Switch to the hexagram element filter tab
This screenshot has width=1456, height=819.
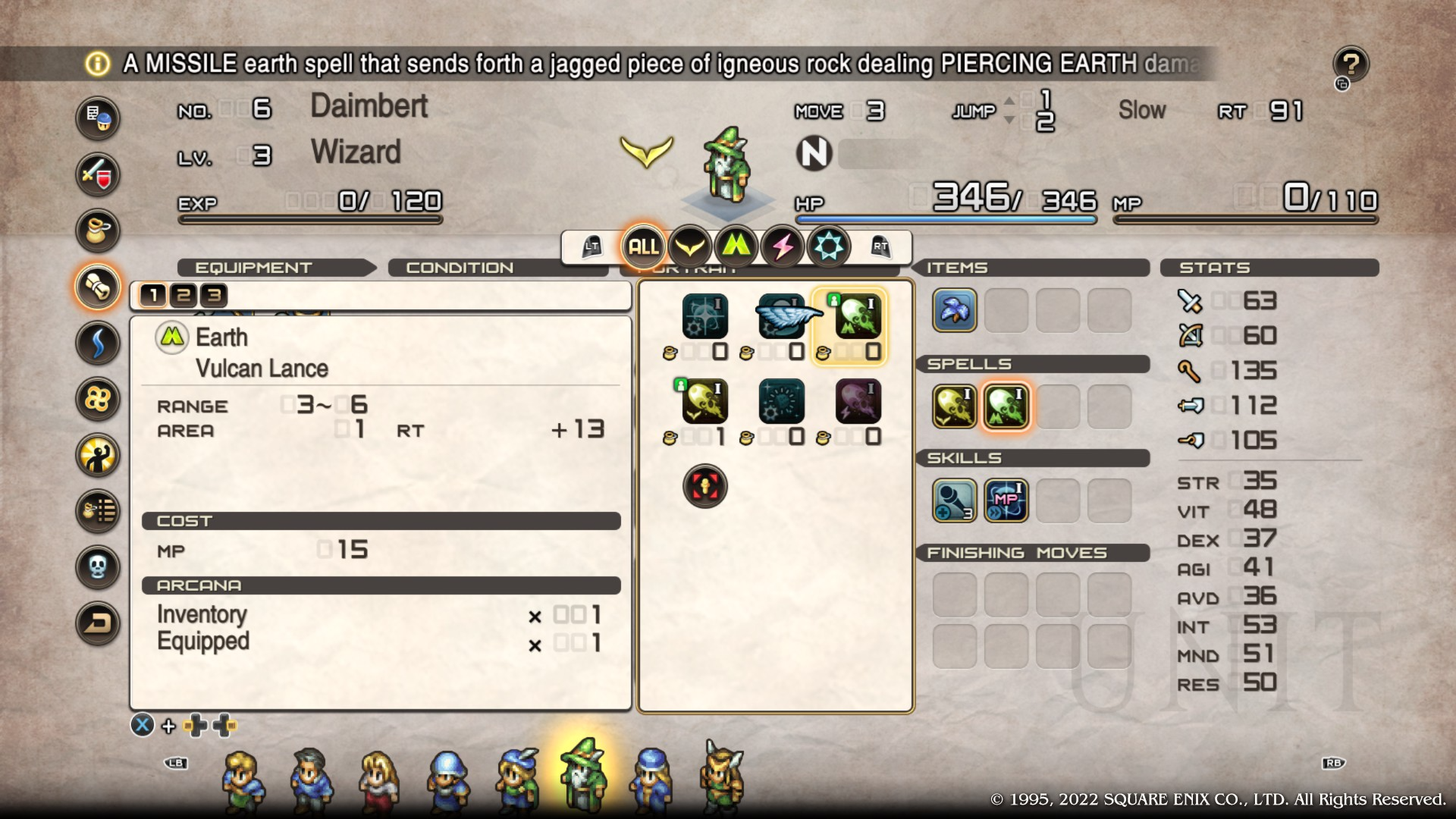828,246
